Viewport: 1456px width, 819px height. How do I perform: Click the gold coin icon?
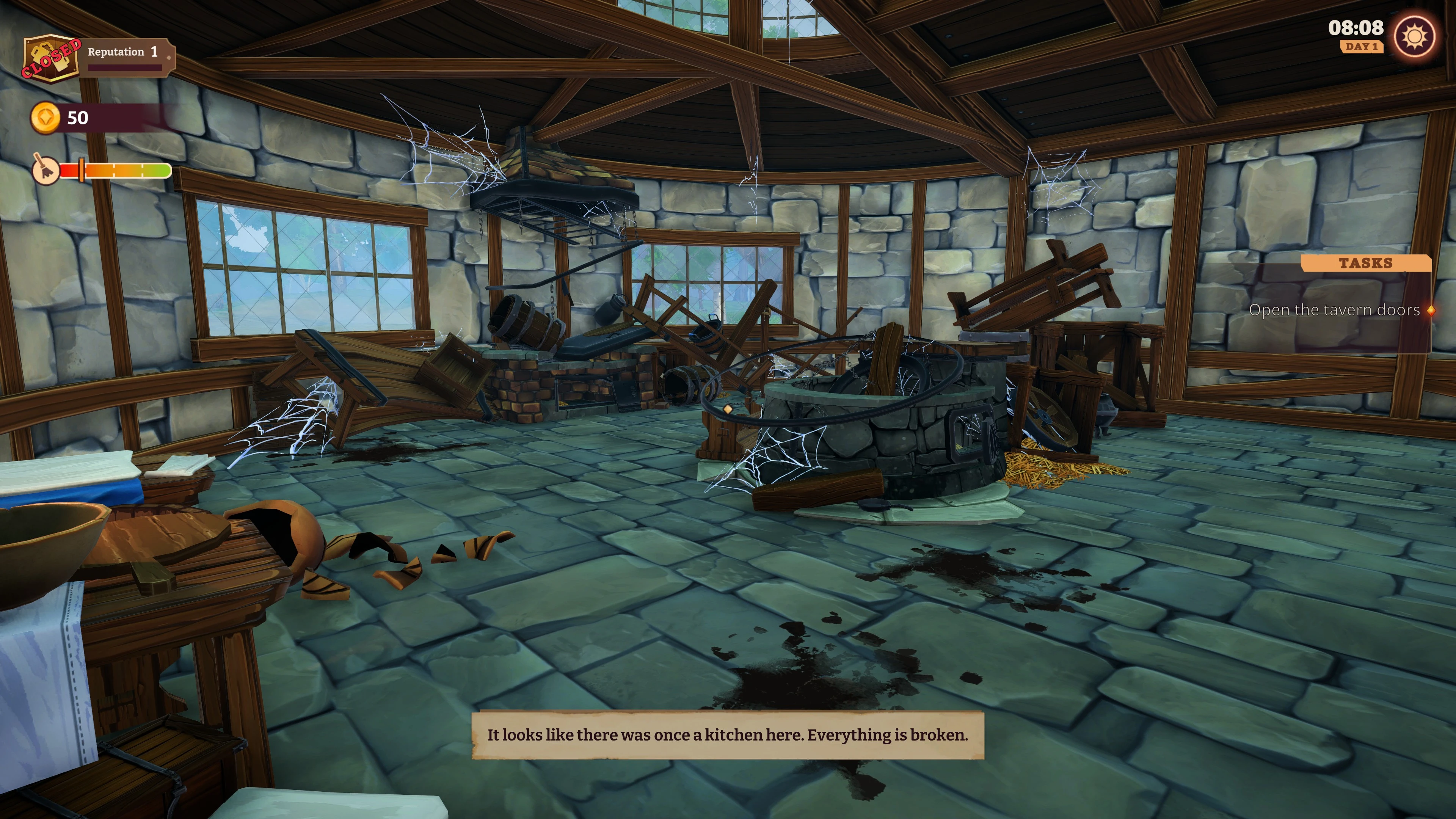coord(45,118)
